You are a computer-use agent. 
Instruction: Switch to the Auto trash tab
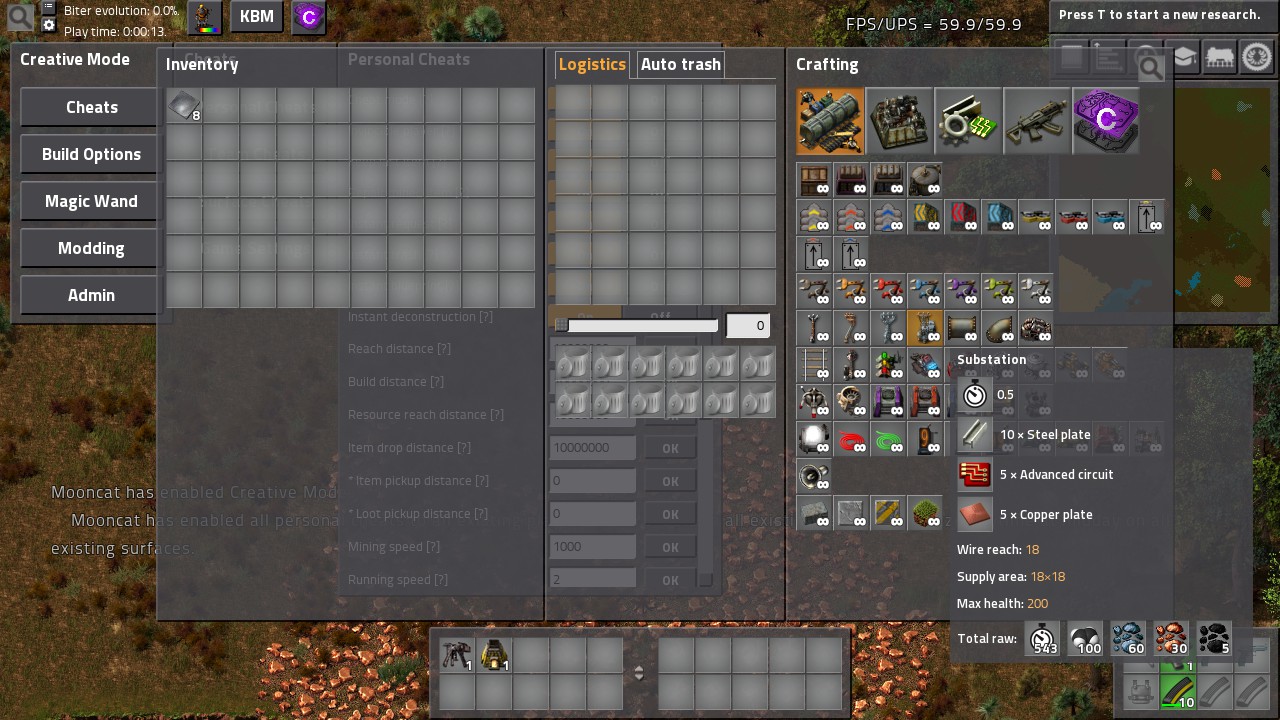pyautogui.click(x=680, y=64)
